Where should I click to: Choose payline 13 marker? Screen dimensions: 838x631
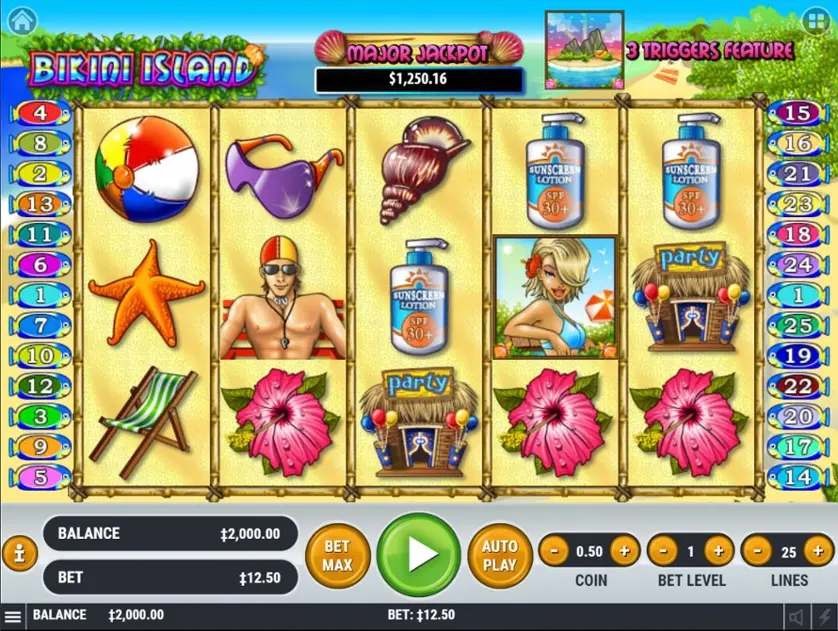pos(40,205)
